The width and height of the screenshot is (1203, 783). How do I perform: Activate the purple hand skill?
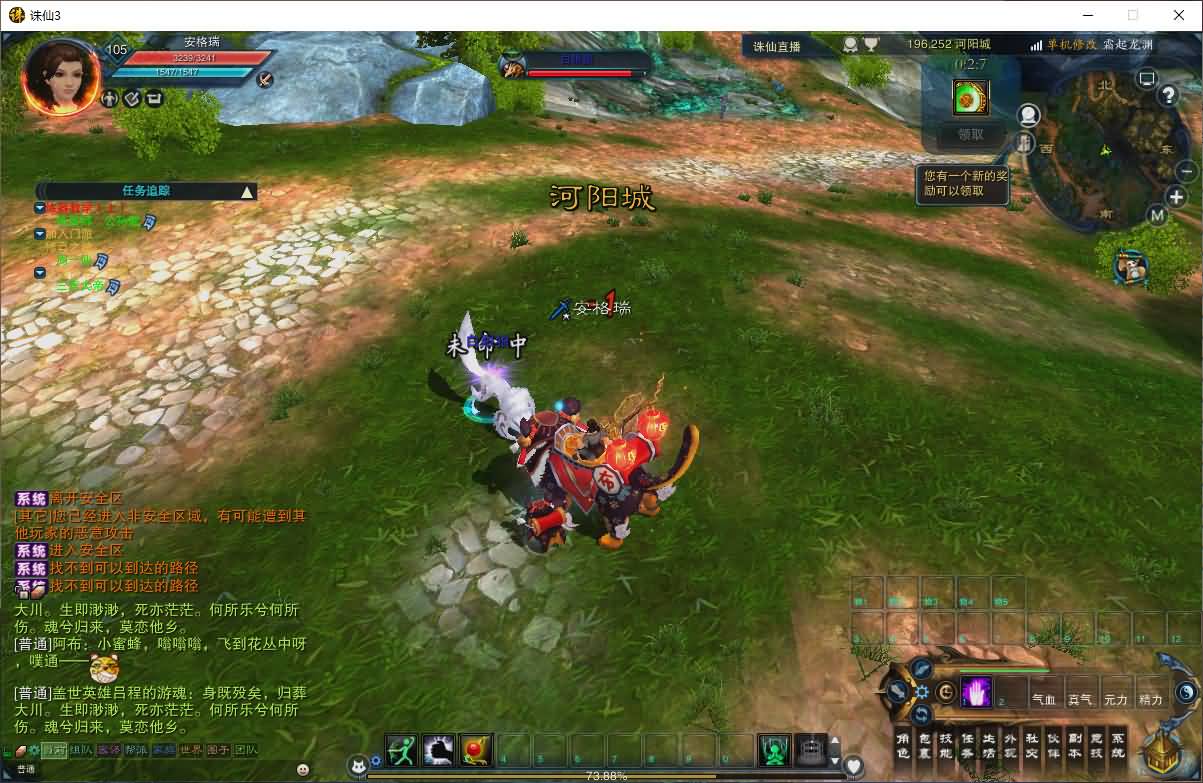[976, 692]
